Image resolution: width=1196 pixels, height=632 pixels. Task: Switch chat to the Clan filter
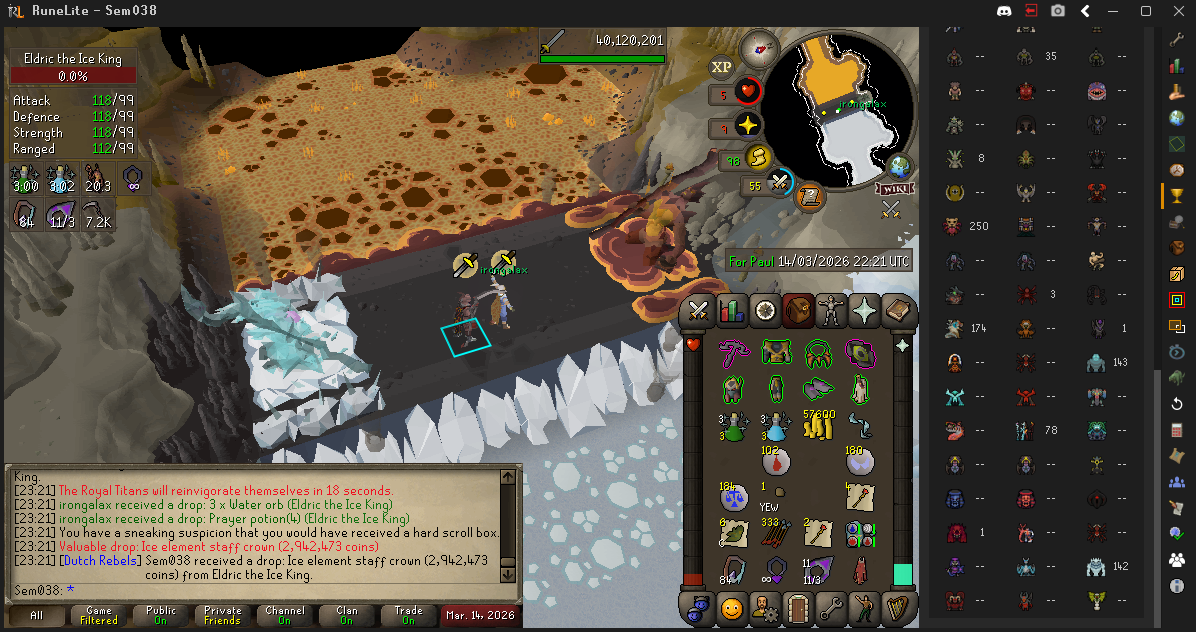click(346, 615)
